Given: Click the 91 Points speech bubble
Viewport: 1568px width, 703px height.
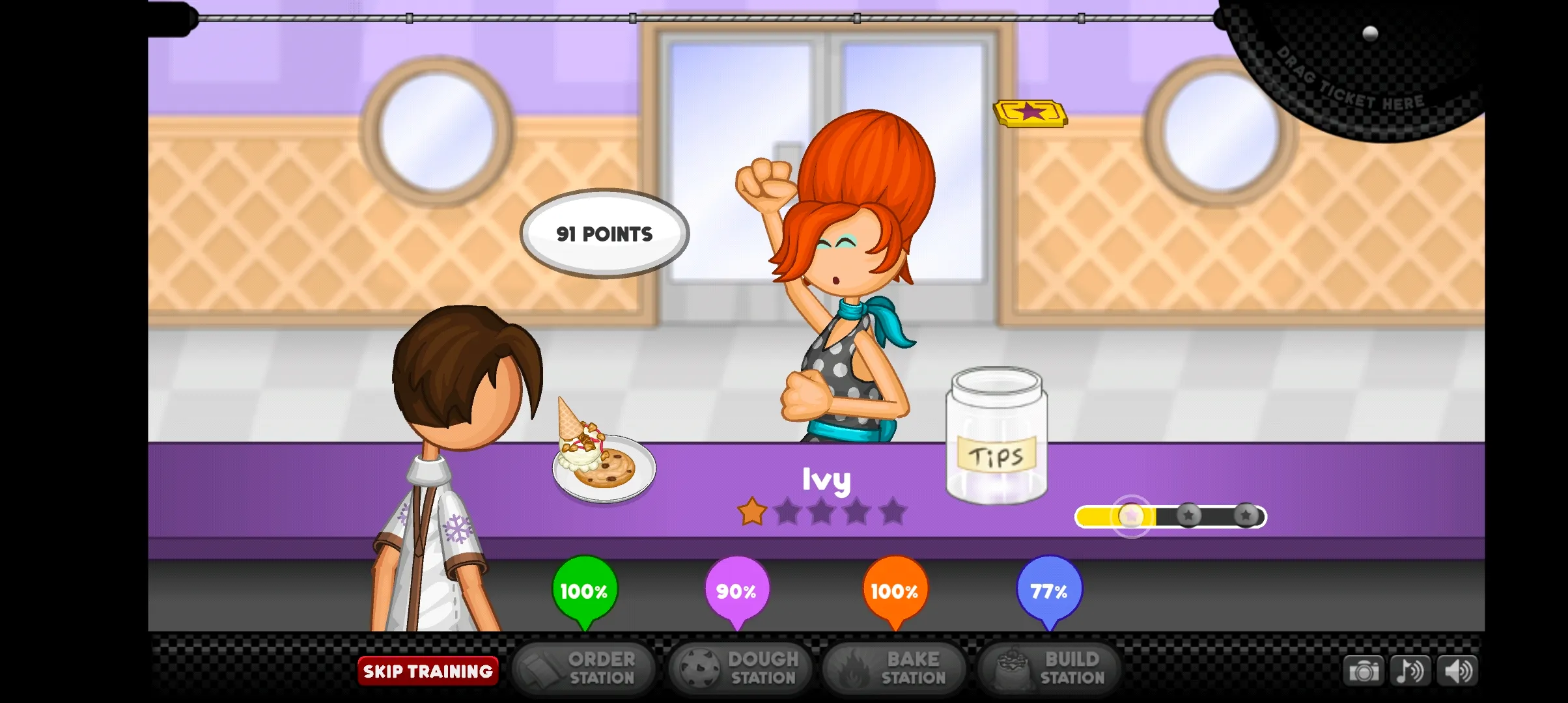Looking at the screenshot, I should pos(604,234).
